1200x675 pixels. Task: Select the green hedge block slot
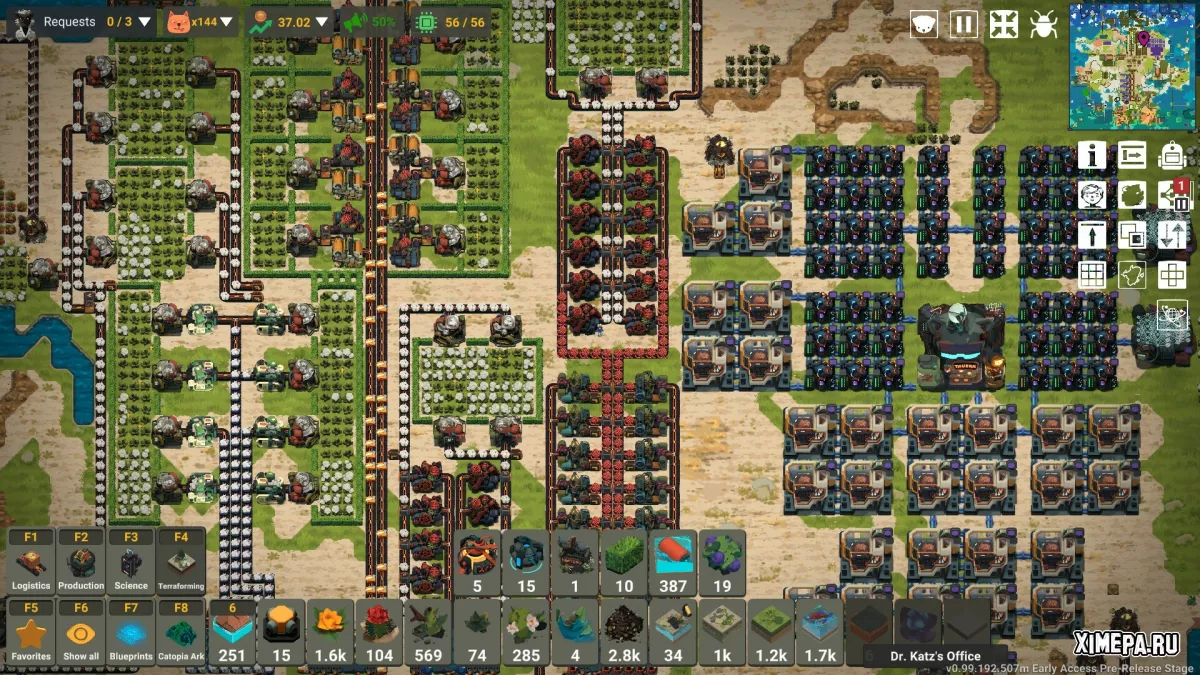point(624,562)
